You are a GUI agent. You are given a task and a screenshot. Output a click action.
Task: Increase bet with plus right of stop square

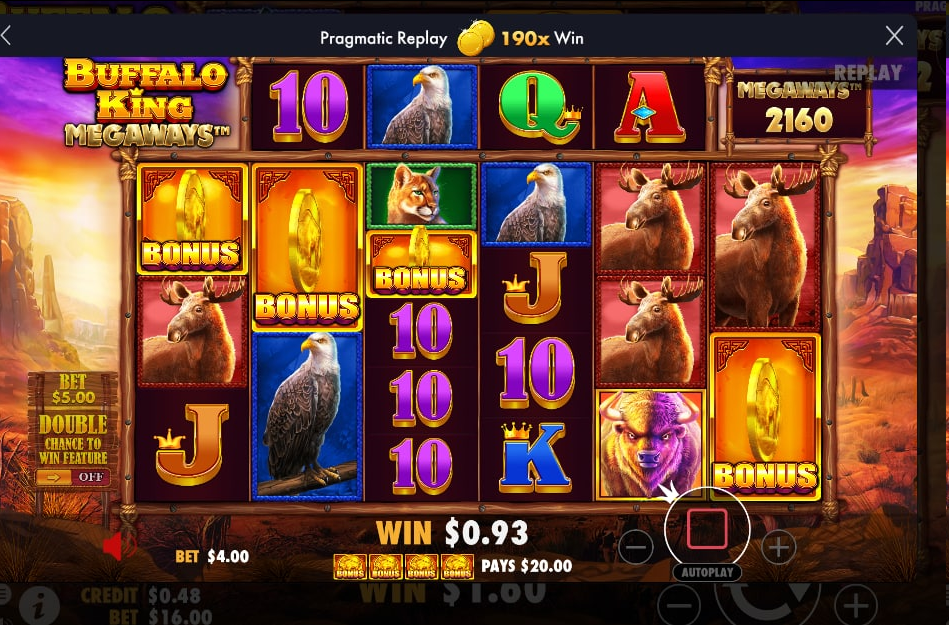(778, 547)
